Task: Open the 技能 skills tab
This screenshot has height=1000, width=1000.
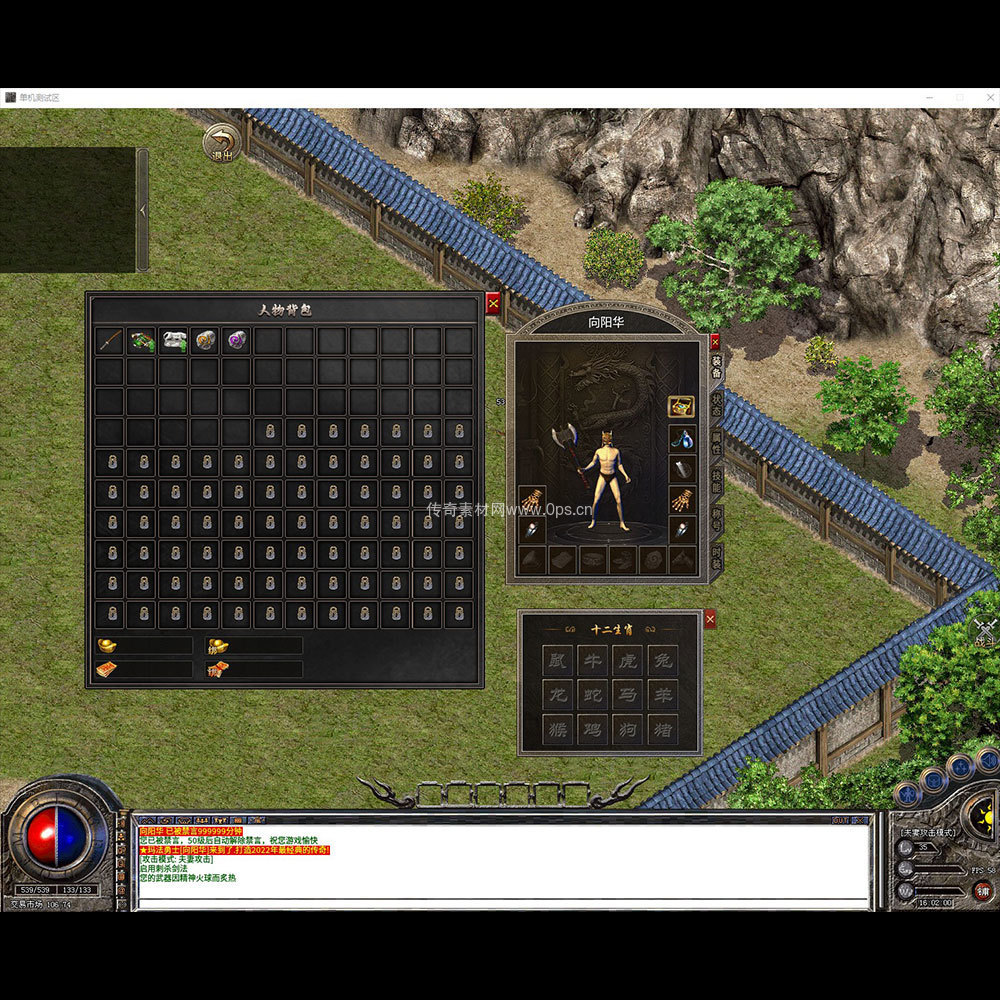Action: pos(717,480)
